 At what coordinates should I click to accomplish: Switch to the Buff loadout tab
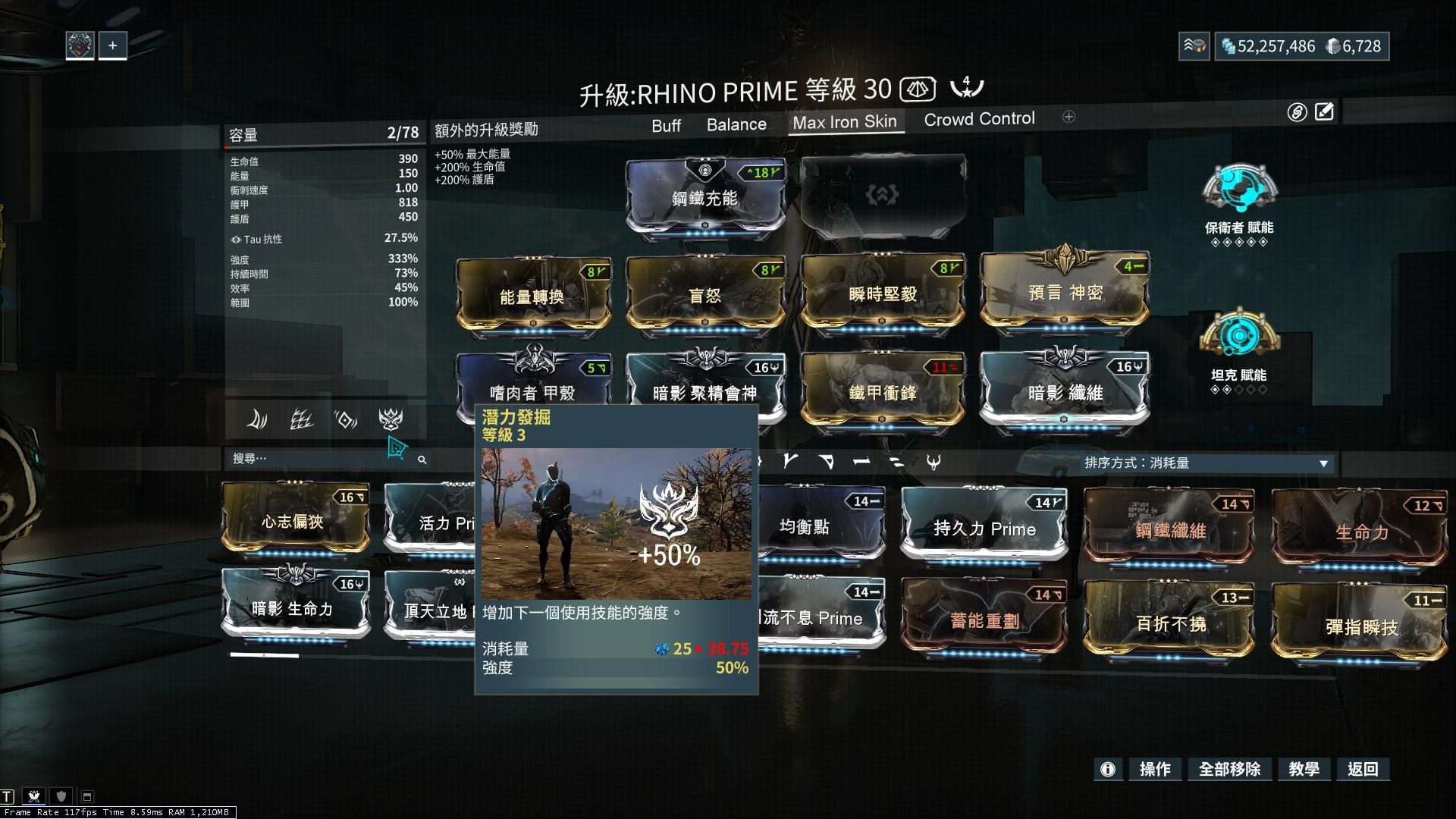click(x=666, y=125)
